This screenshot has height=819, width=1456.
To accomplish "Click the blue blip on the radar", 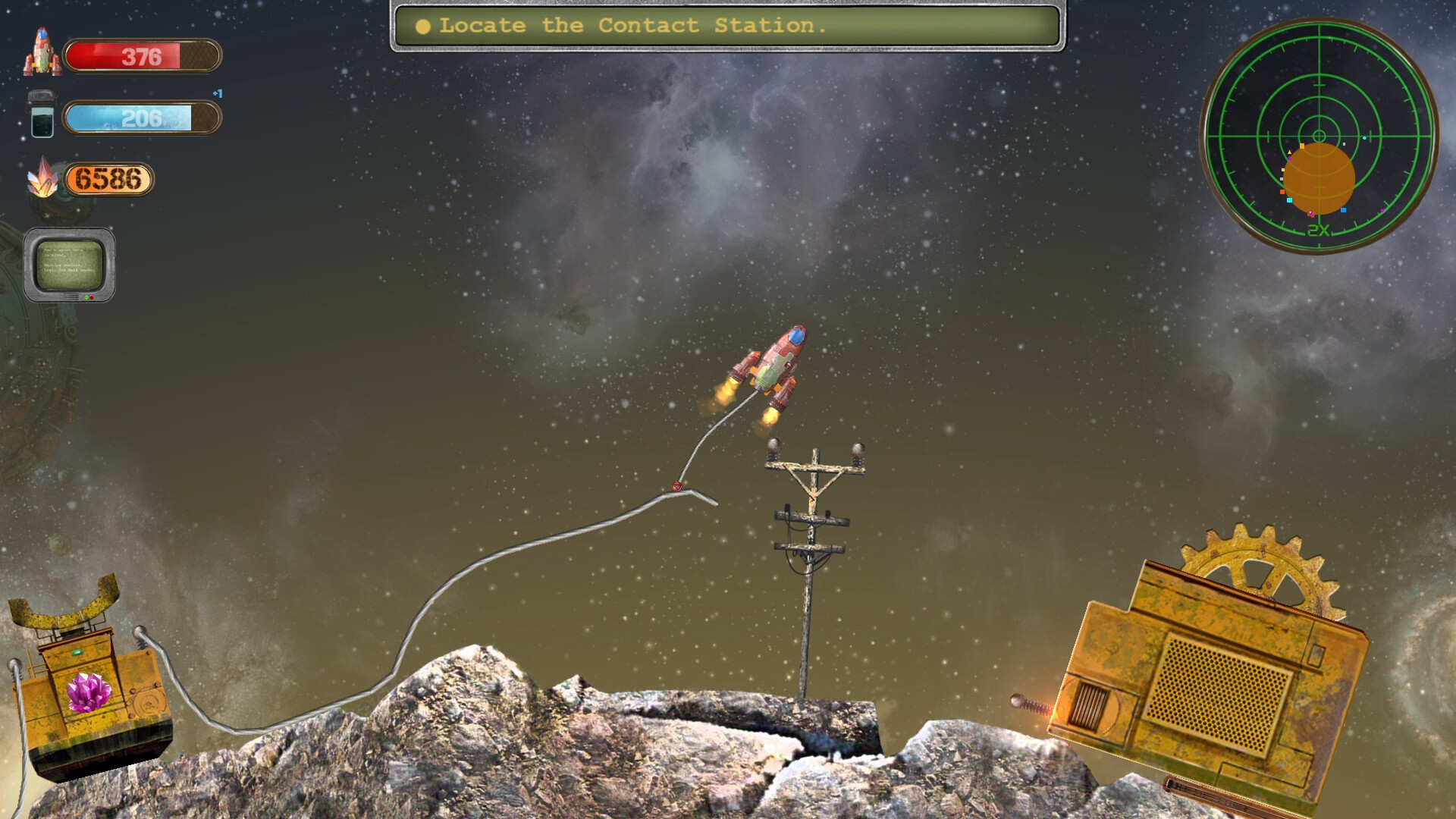I will coord(1344,210).
